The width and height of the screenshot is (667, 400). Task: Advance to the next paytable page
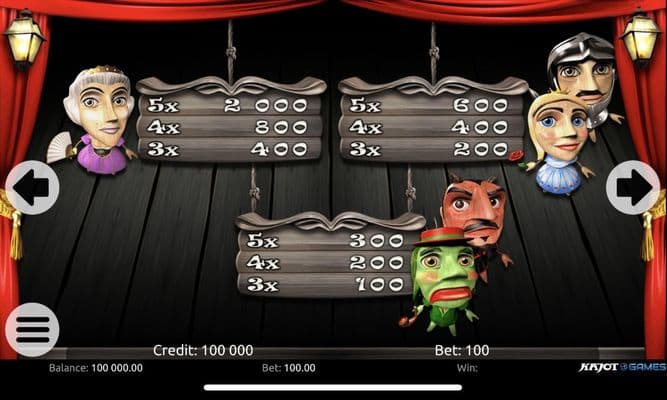point(632,187)
